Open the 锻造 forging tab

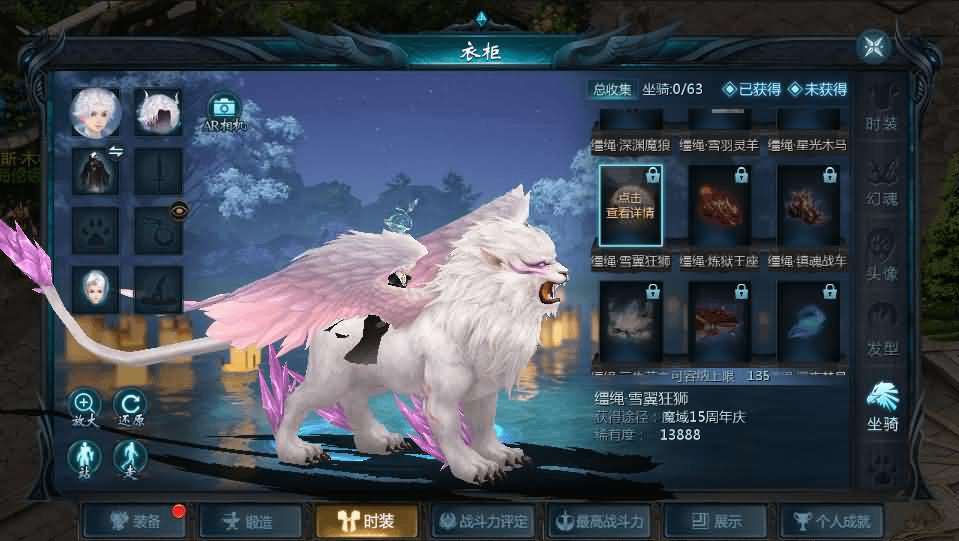tap(250, 521)
